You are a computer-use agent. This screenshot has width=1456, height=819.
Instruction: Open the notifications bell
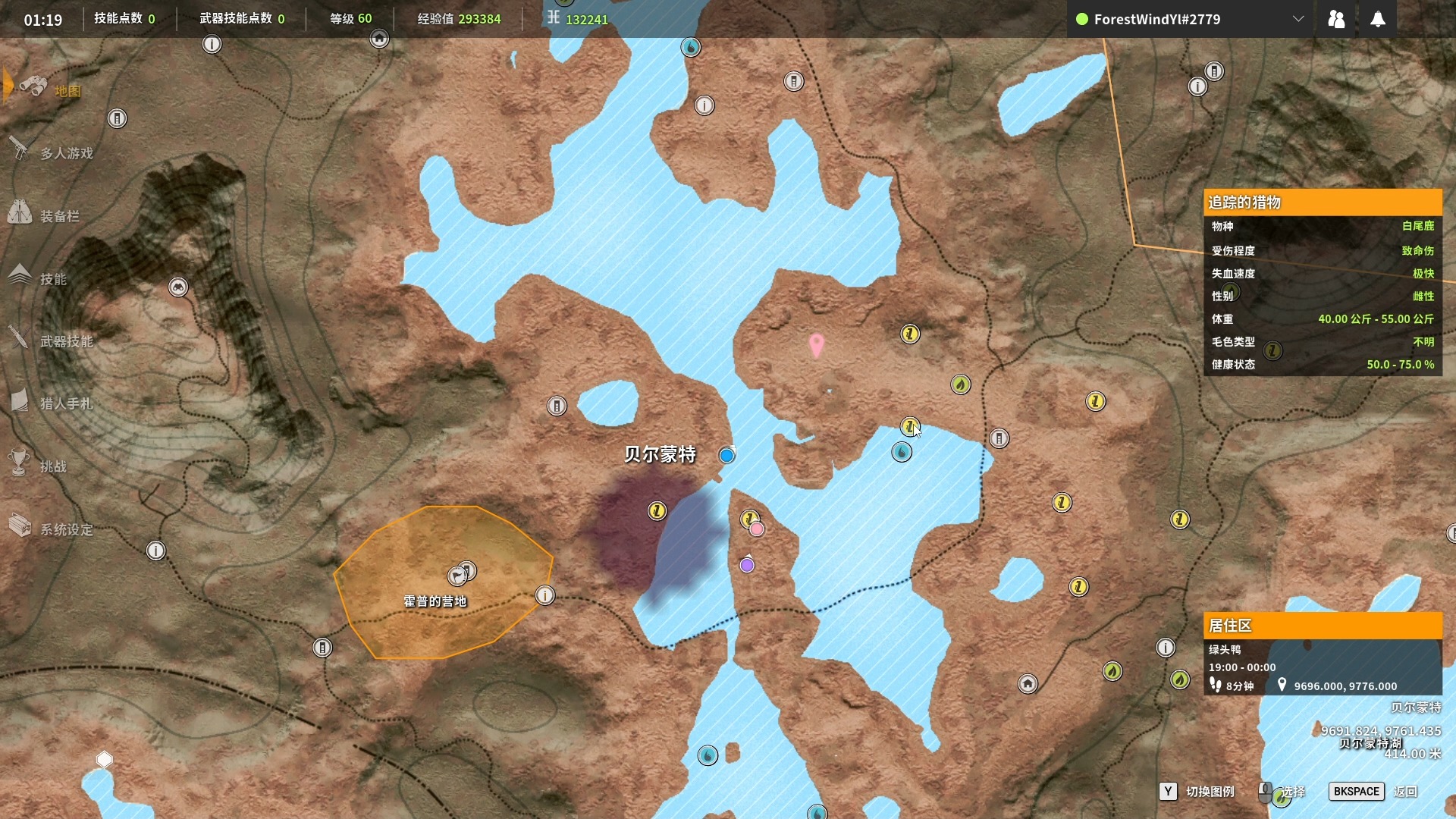coord(1378,19)
